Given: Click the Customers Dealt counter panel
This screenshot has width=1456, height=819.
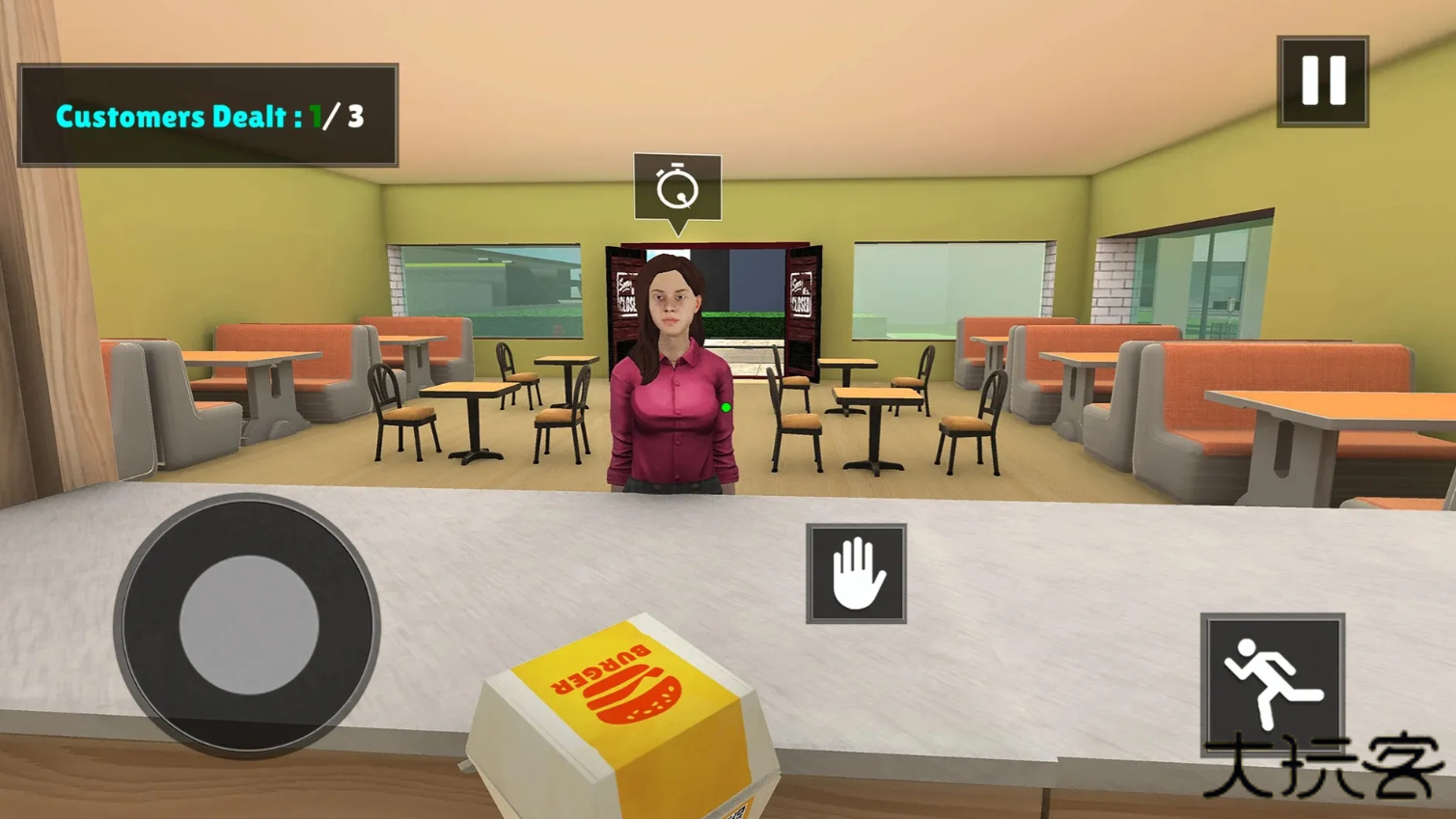Looking at the screenshot, I should click(207, 114).
